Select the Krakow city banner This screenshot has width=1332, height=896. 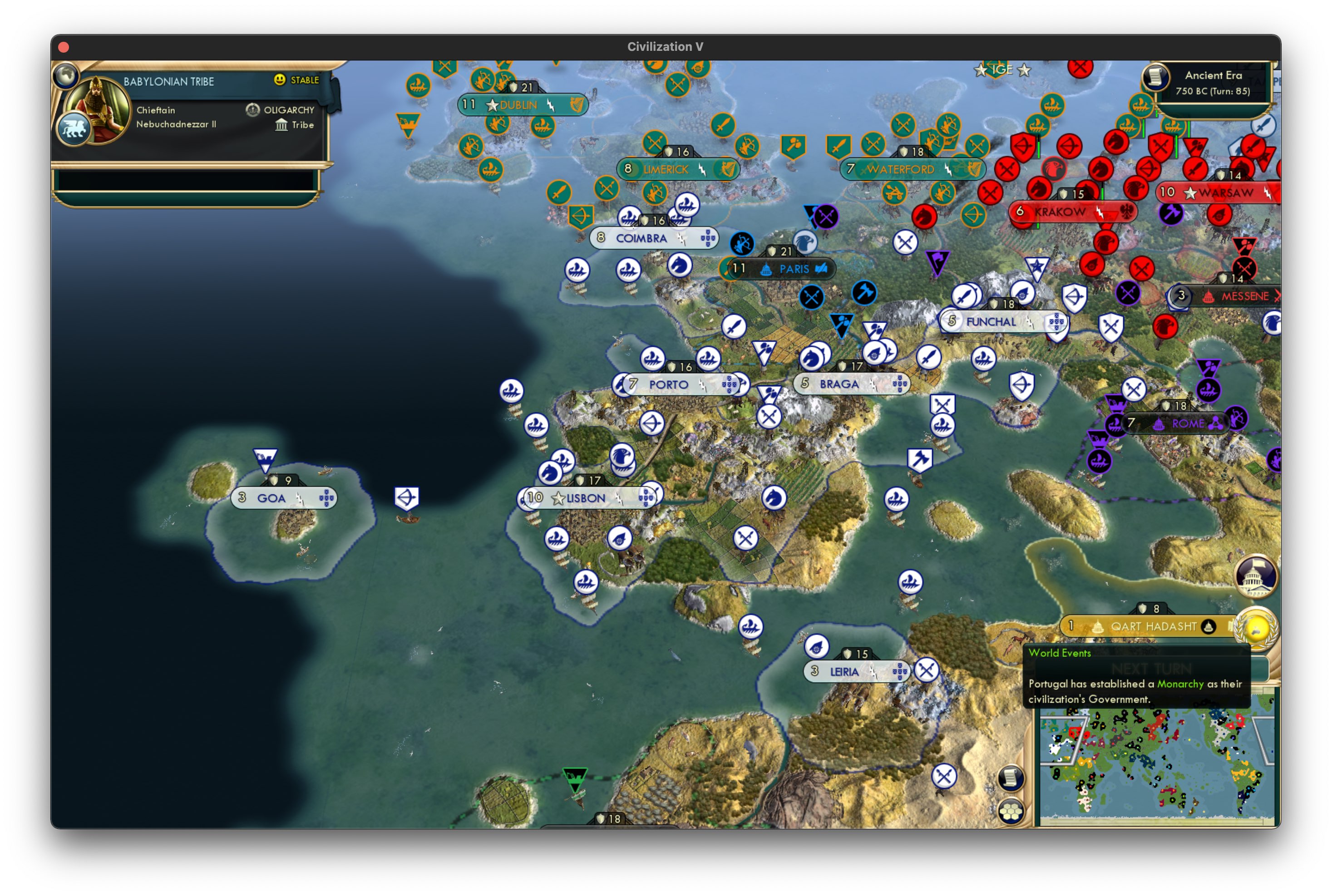tap(1060, 212)
